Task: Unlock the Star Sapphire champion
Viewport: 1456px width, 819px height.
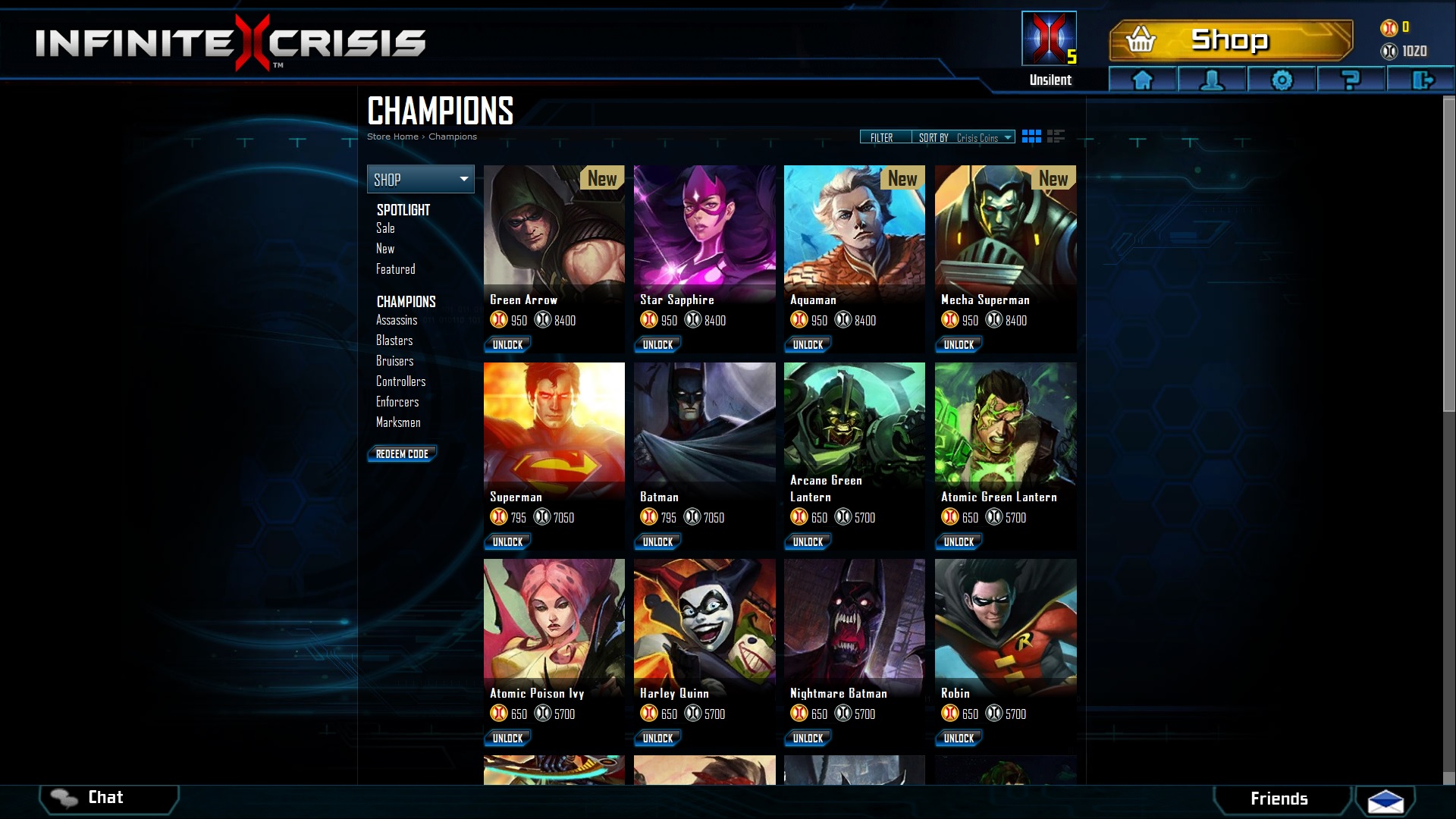Action: [x=657, y=344]
